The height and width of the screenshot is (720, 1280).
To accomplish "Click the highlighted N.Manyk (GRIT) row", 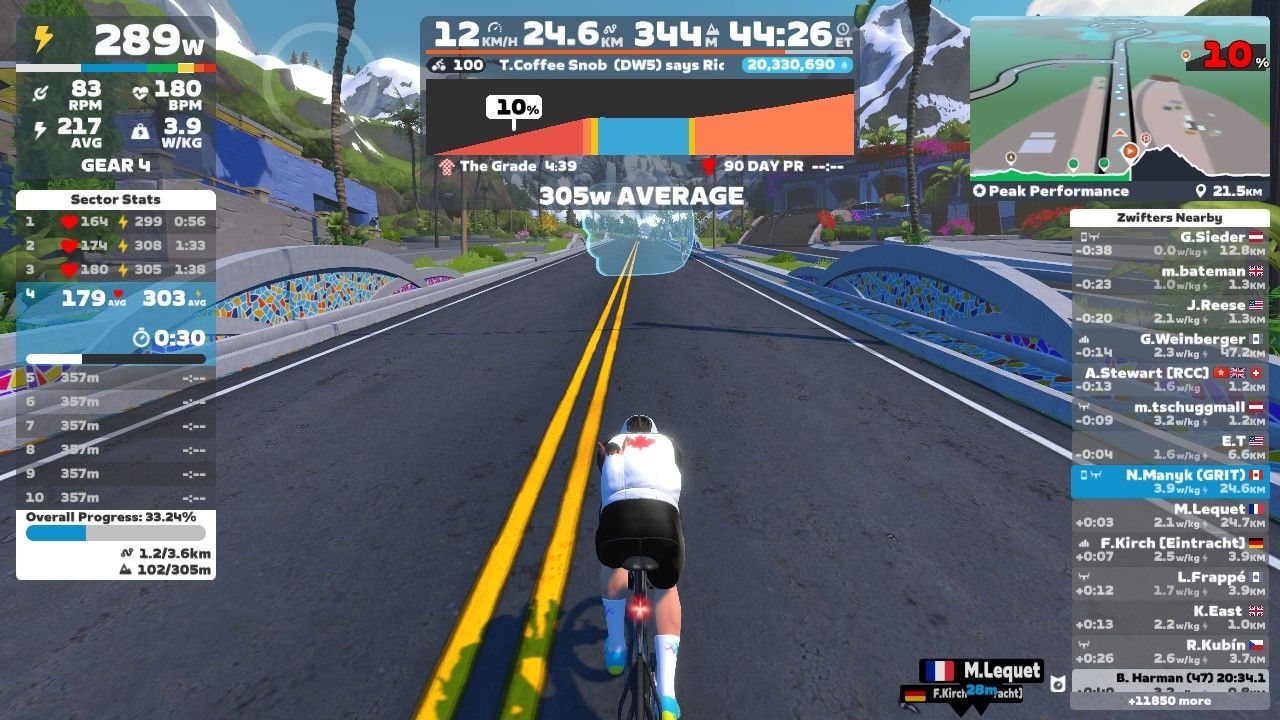I will (1169, 481).
